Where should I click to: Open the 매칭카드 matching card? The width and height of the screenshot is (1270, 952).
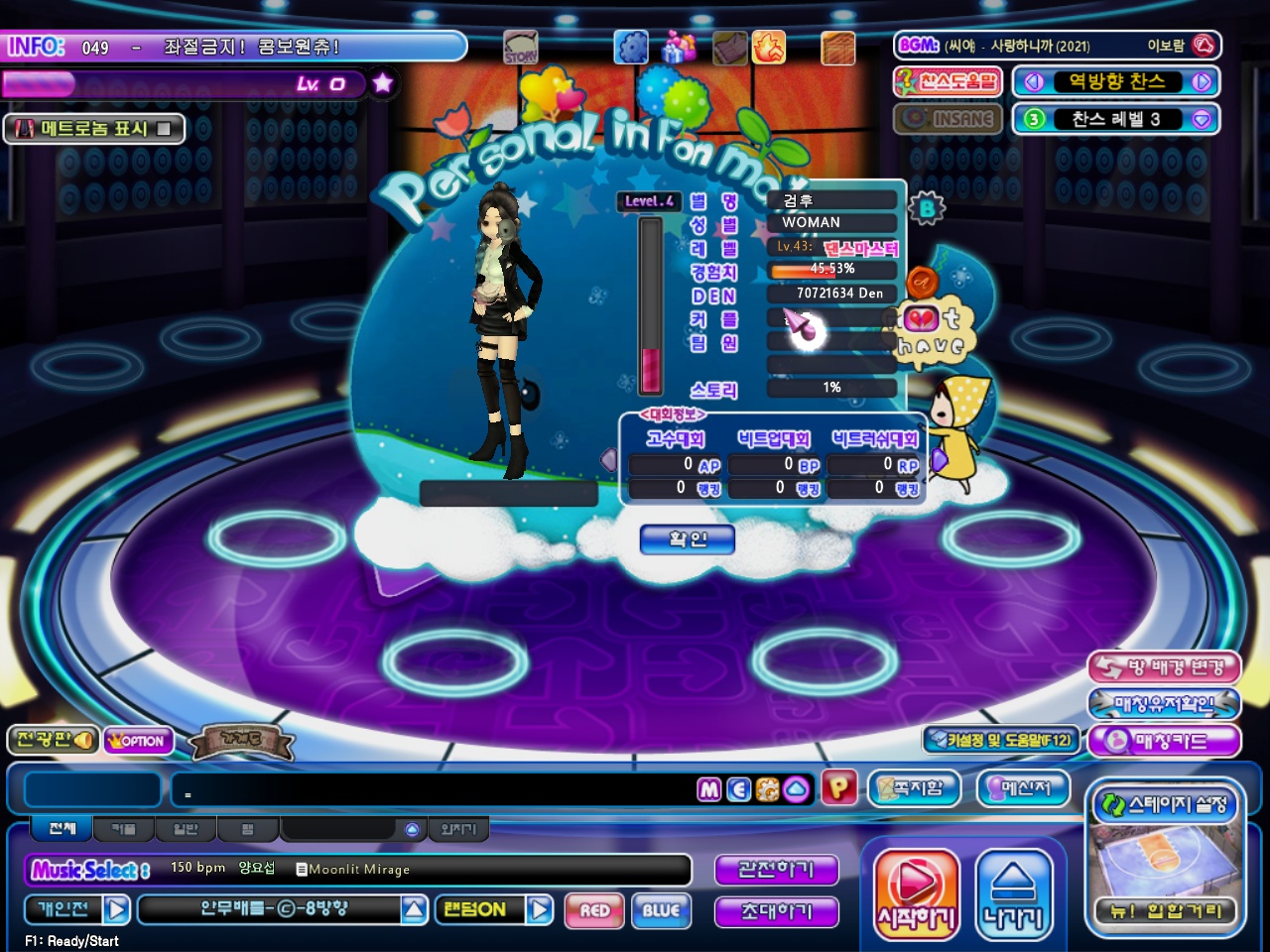[x=1164, y=741]
